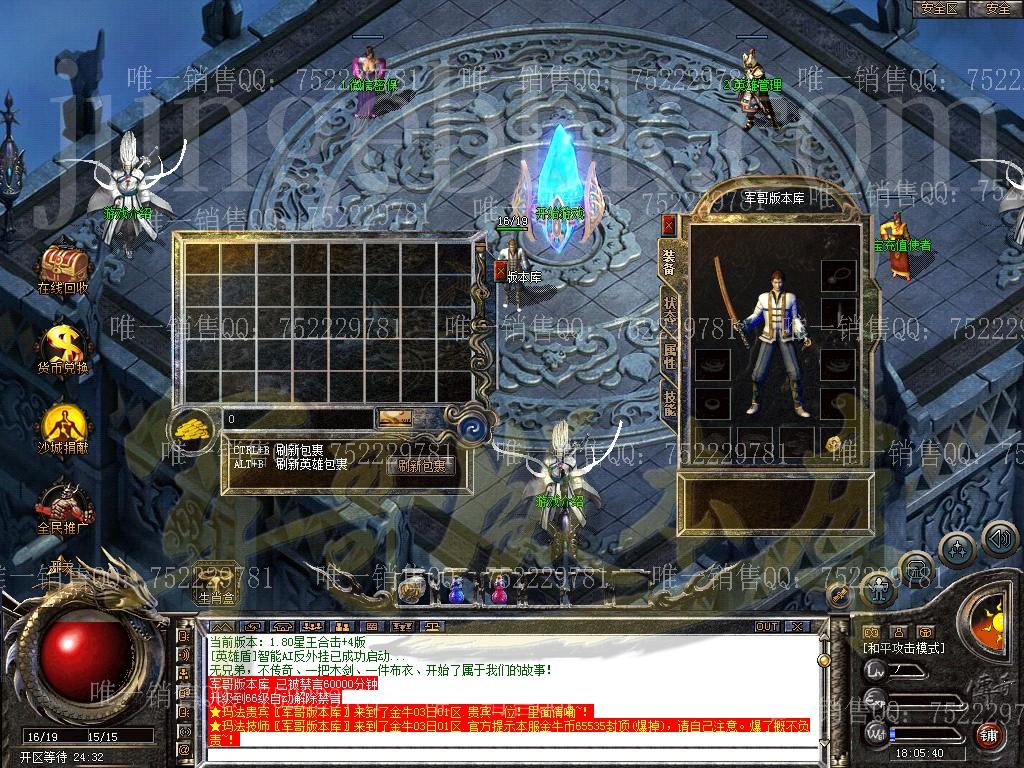Click the chat text input line
The width and height of the screenshot is (1024, 768).
[500, 754]
